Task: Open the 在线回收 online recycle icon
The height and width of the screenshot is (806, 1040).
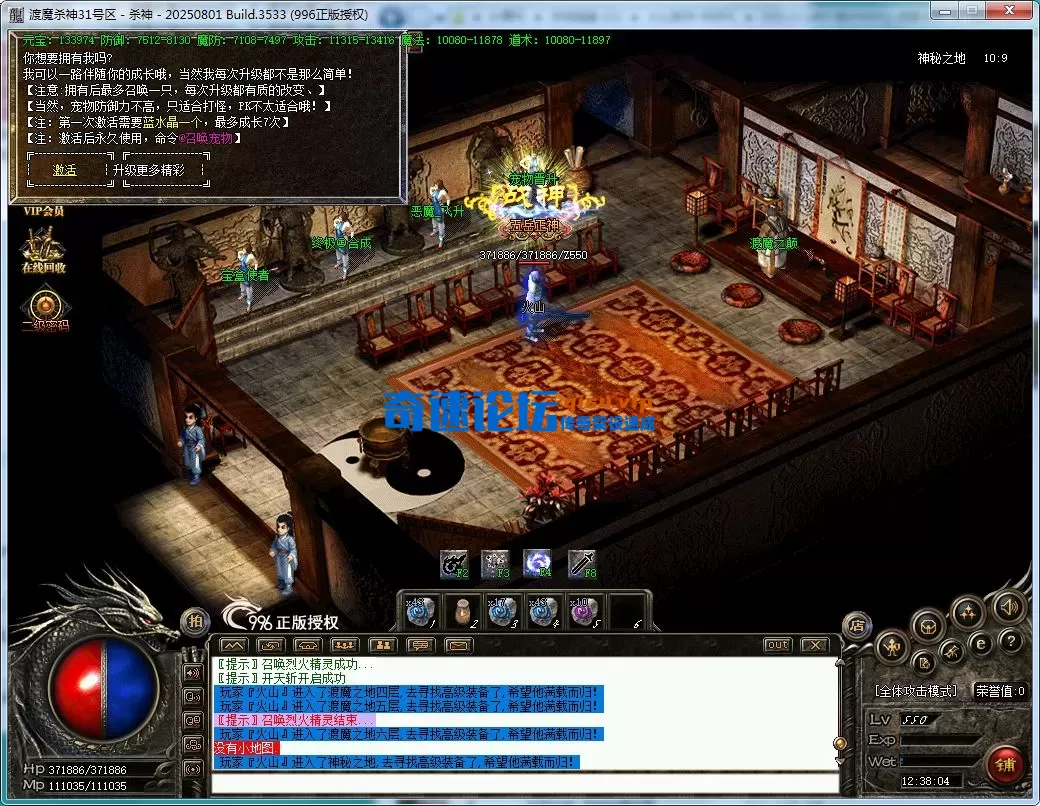Action: 43,248
